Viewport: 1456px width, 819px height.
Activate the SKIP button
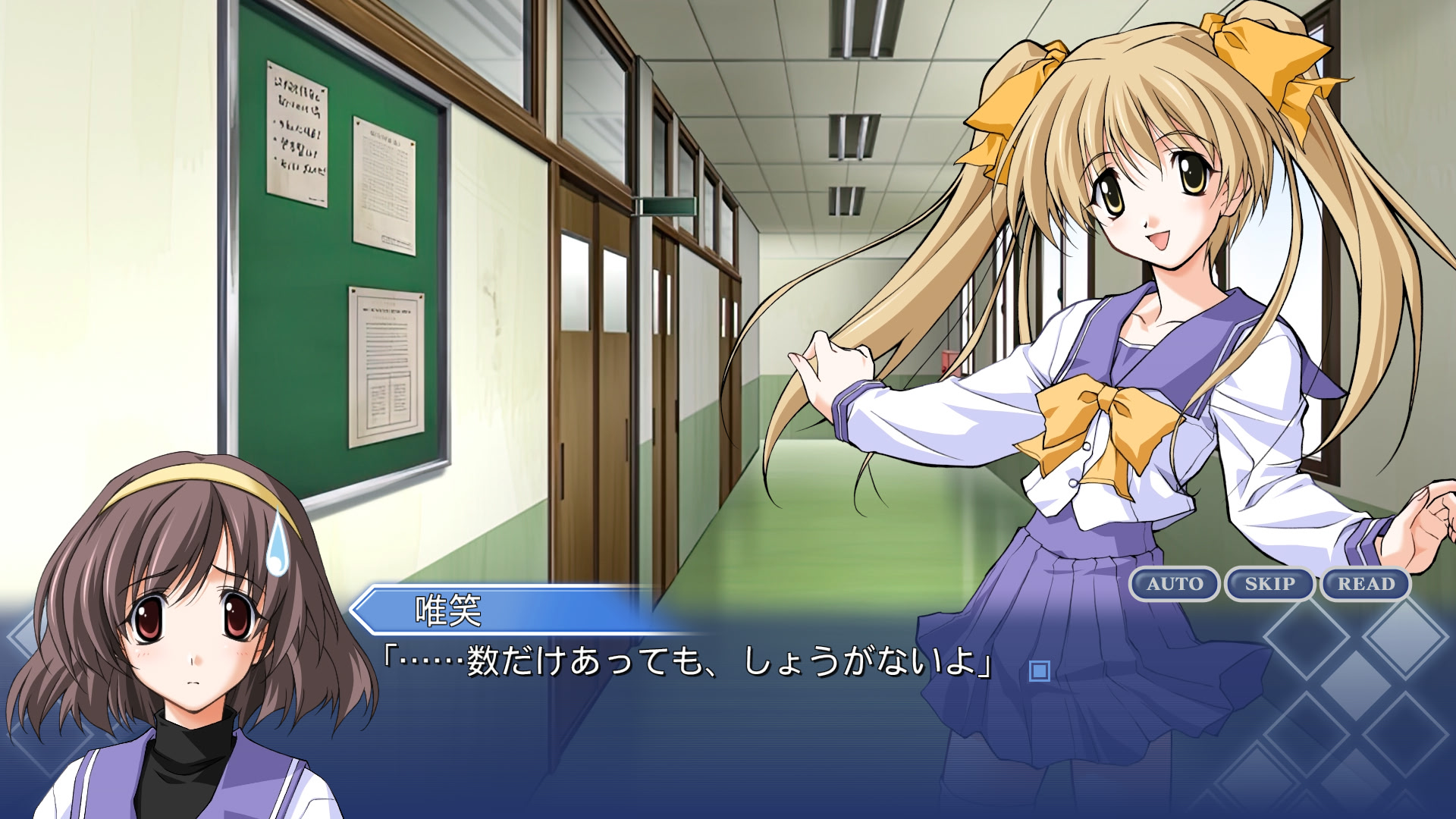(x=1269, y=584)
